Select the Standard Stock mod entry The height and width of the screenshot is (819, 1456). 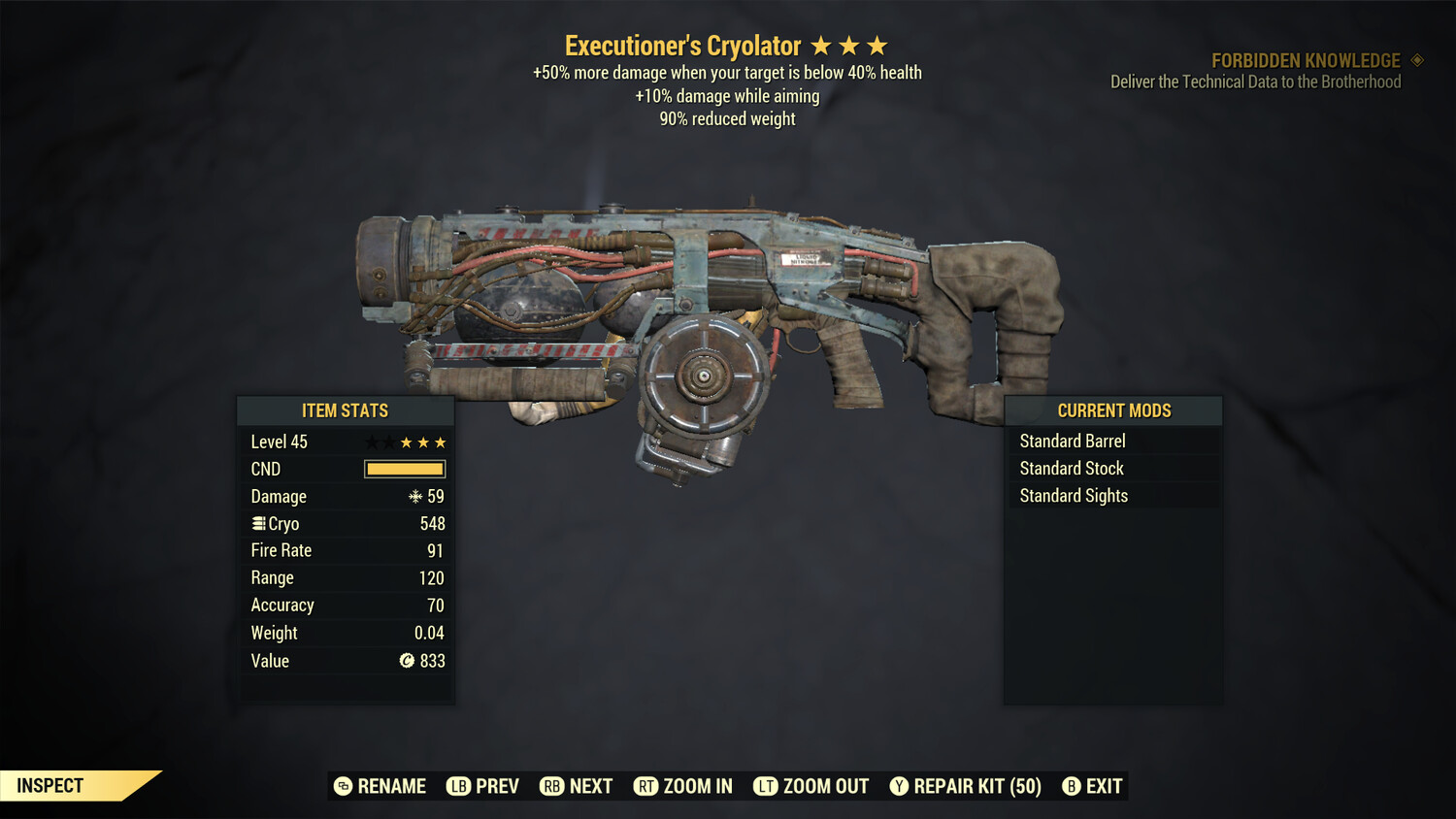pyautogui.click(x=1071, y=468)
